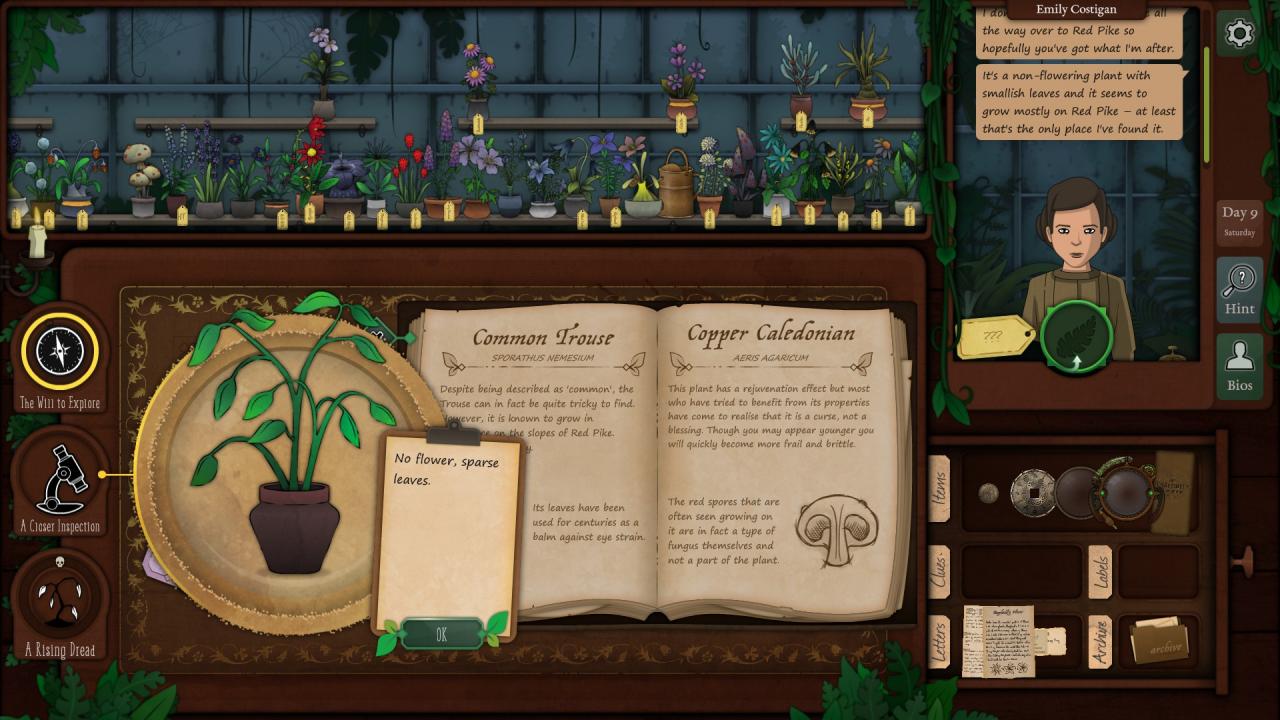Image resolution: width=1280 pixels, height=720 pixels.
Task: Open the Labels drawer tab
Action: click(x=1099, y=572)
